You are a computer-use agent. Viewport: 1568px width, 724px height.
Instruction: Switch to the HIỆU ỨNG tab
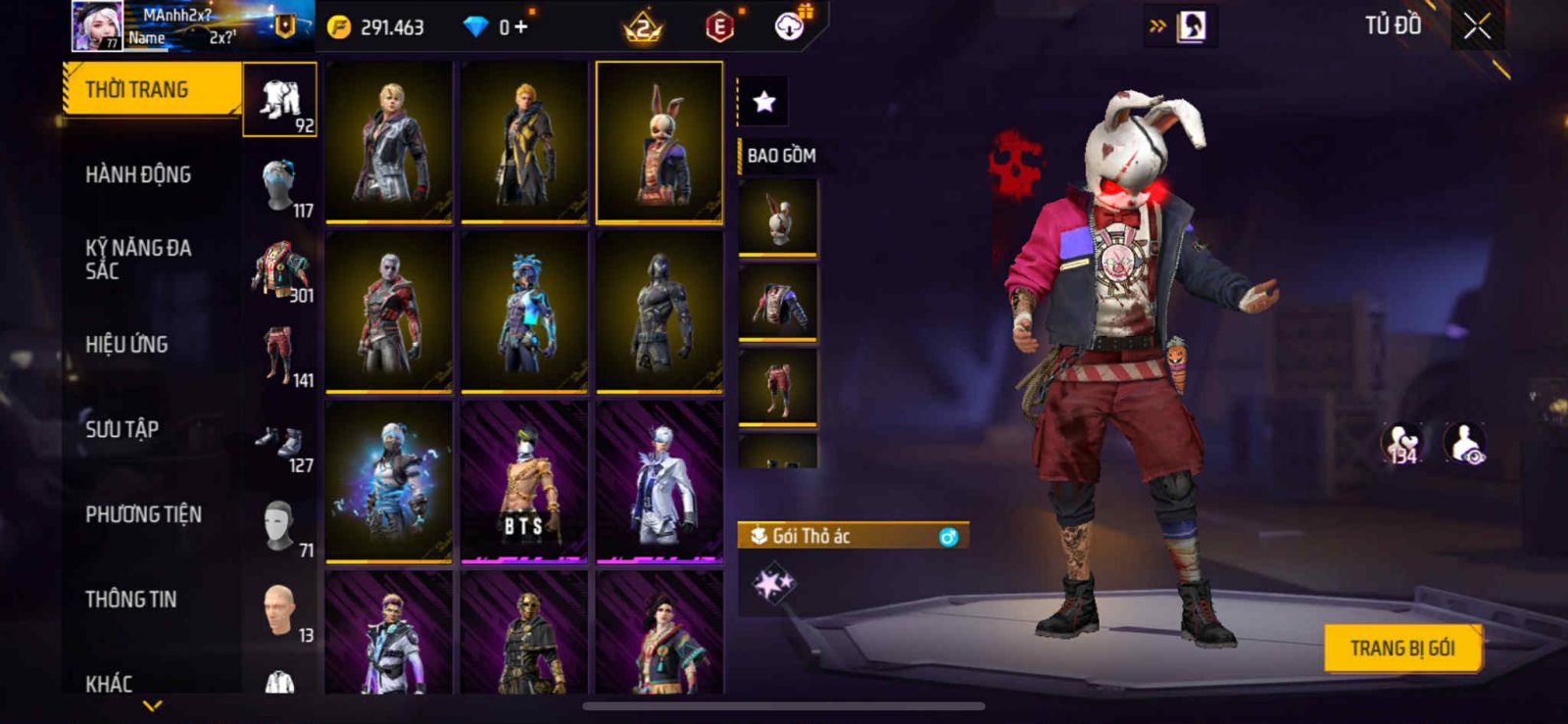pos(127,345)
